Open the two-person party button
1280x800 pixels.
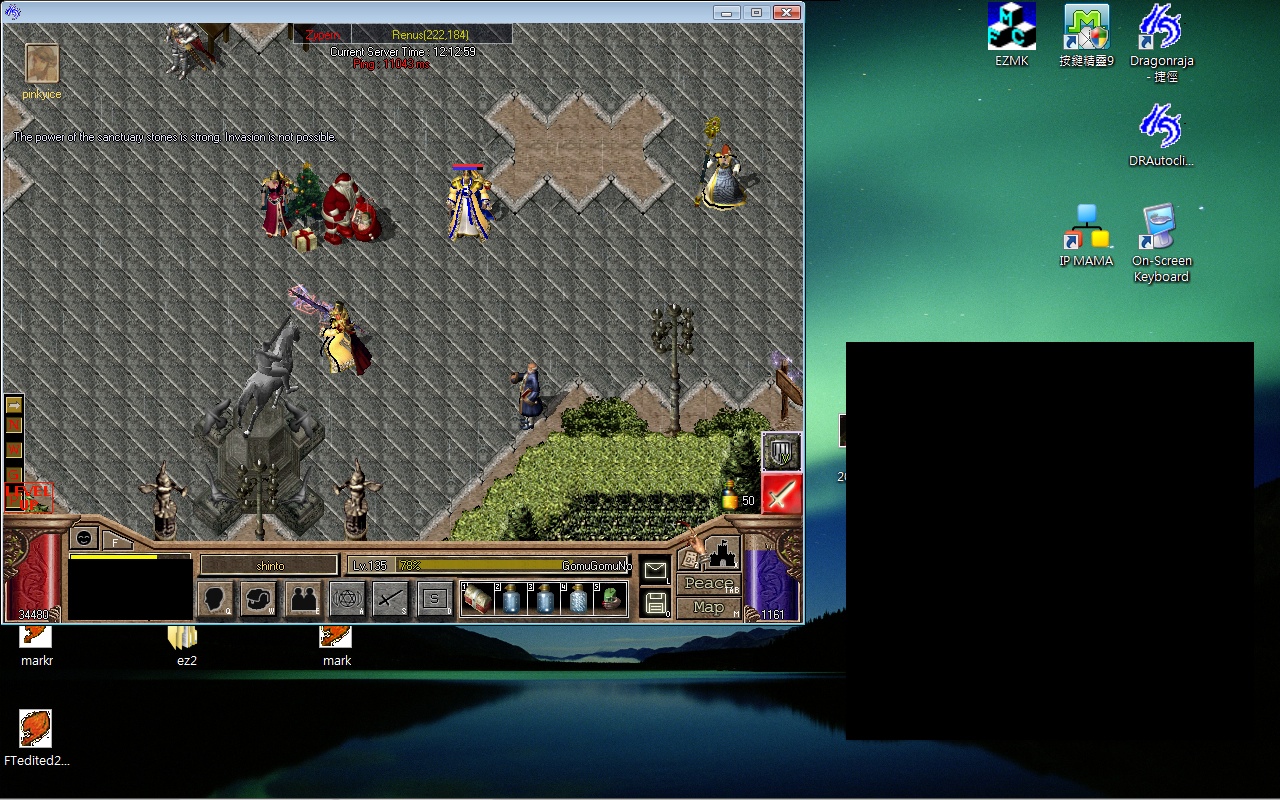(x=303, y=599)
